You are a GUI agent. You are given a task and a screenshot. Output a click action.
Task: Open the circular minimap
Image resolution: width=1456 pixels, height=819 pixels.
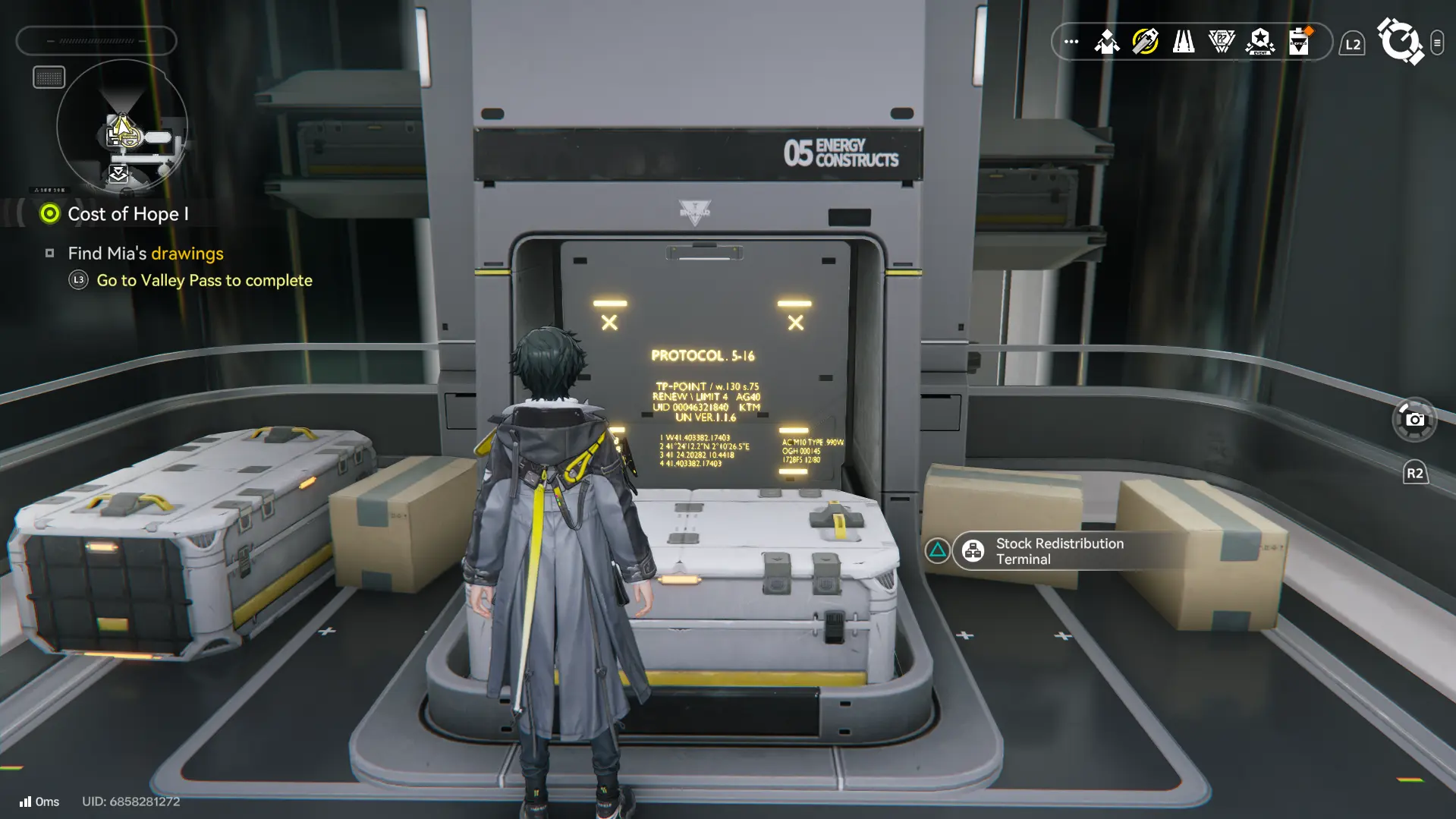122,127
